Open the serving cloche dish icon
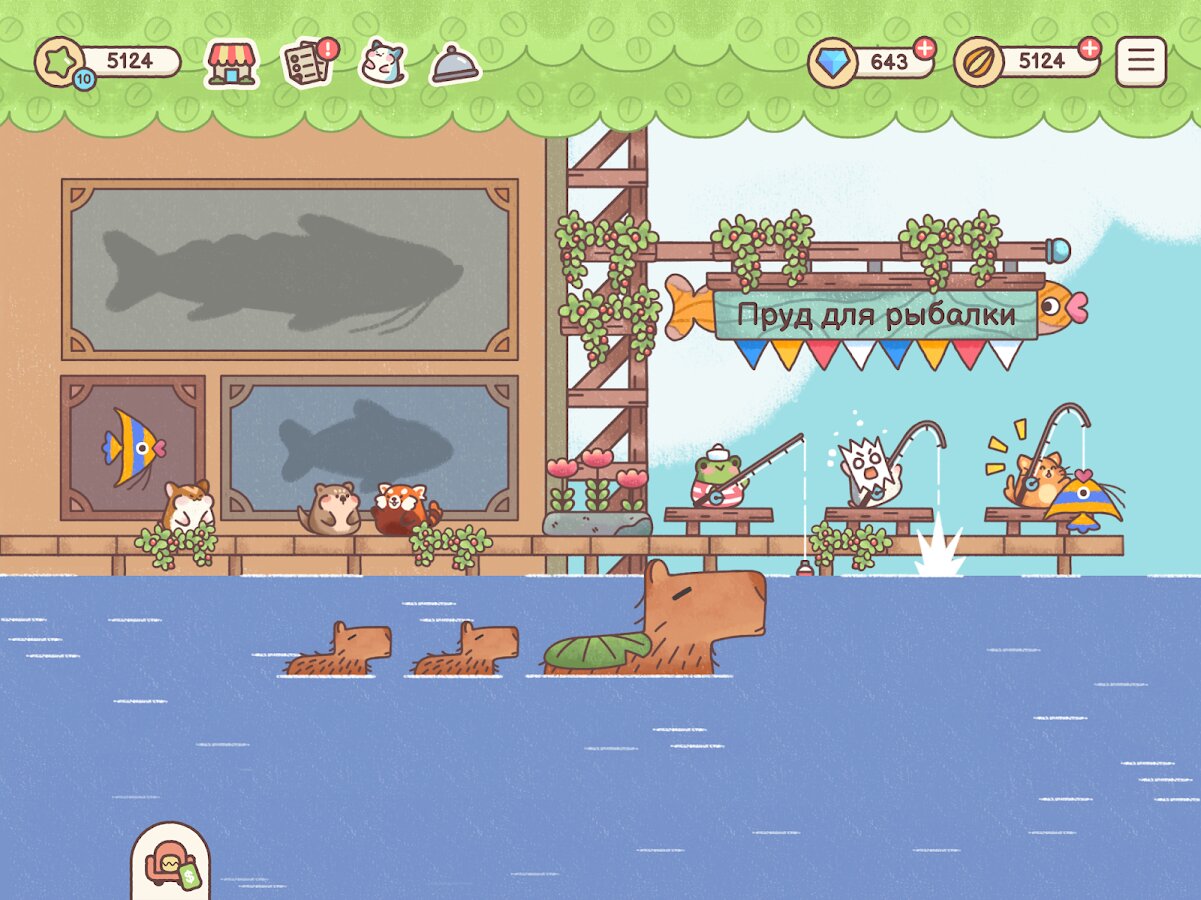The width and height of the screenshot is (1201, 900). tap(455, 65)
